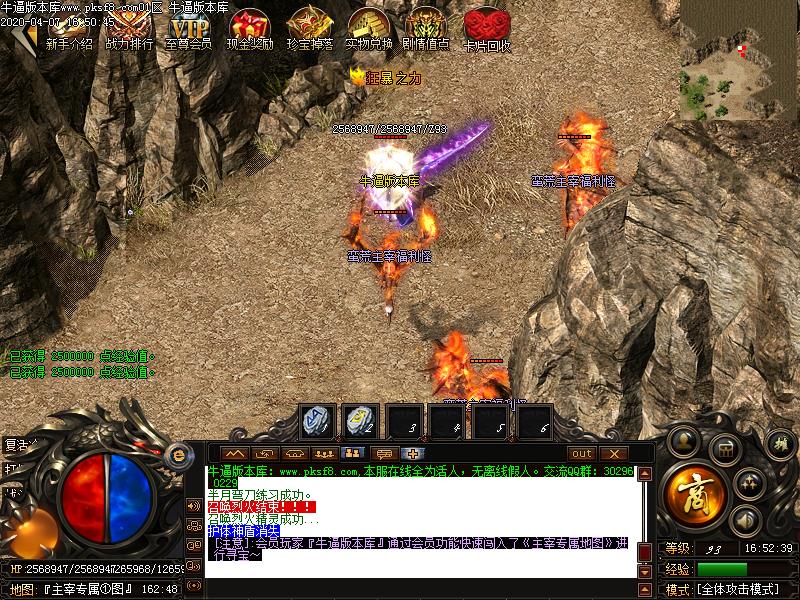
Task: Open the 新手介绍 newbie guide
Action: click(68, 30)
